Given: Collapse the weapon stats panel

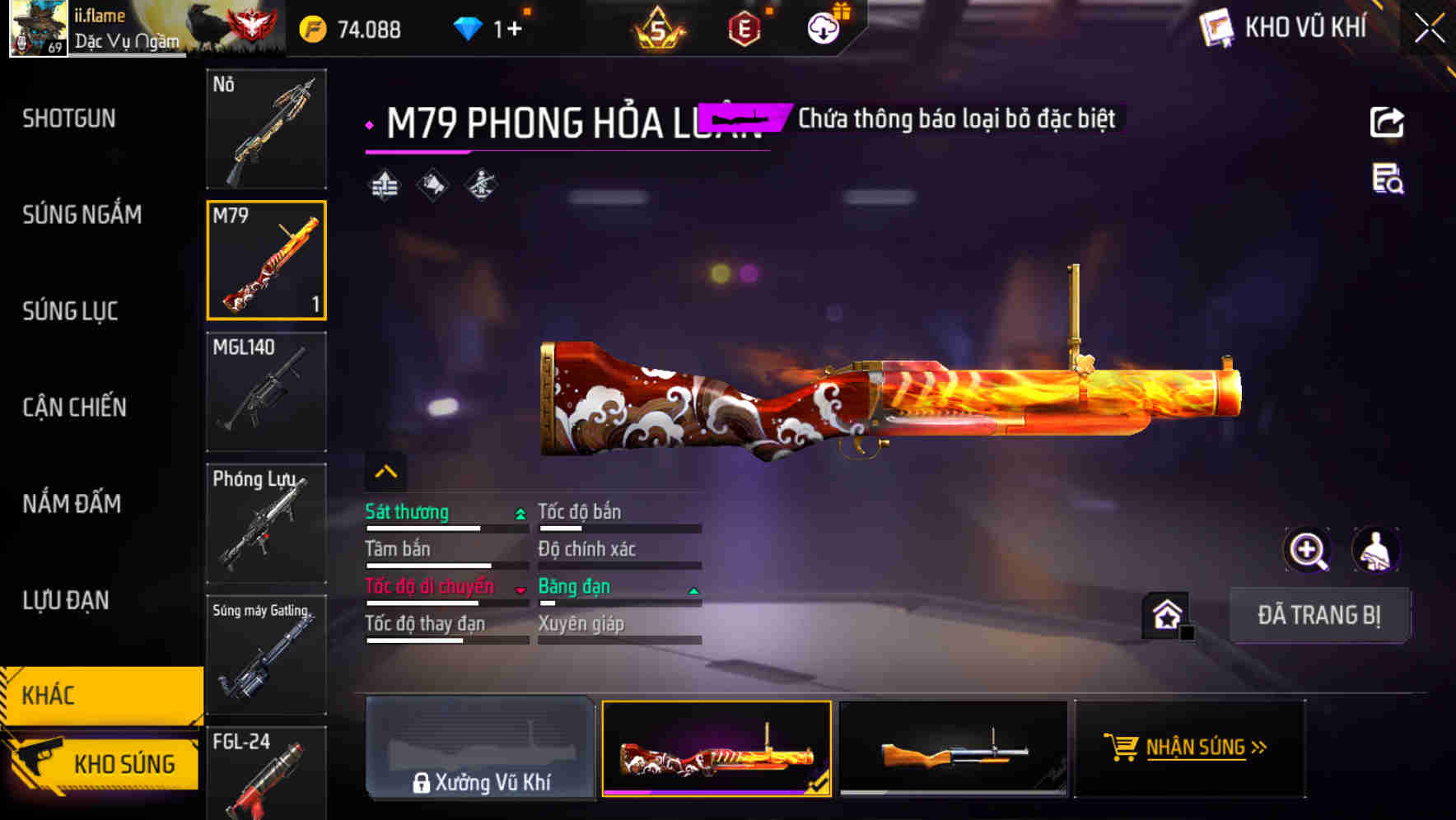Looking at the screenshot, I should 384,470.
